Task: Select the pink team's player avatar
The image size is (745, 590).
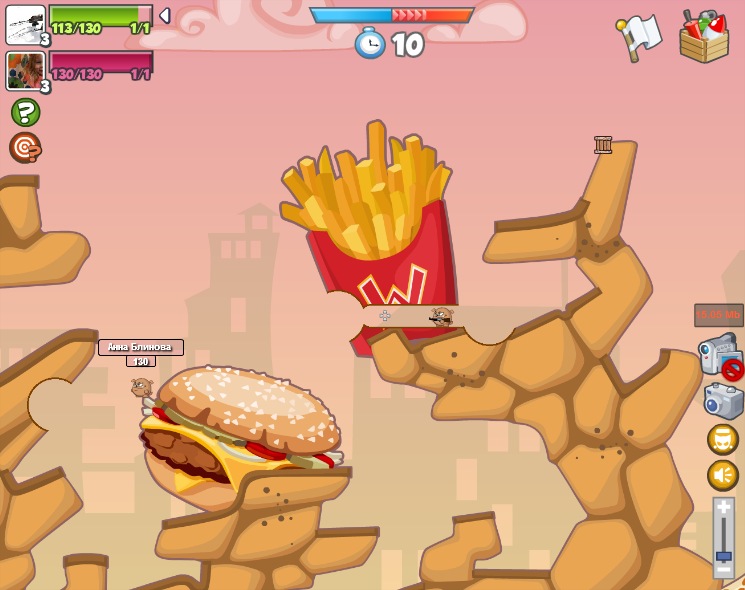Action: [x=24, y=71]
